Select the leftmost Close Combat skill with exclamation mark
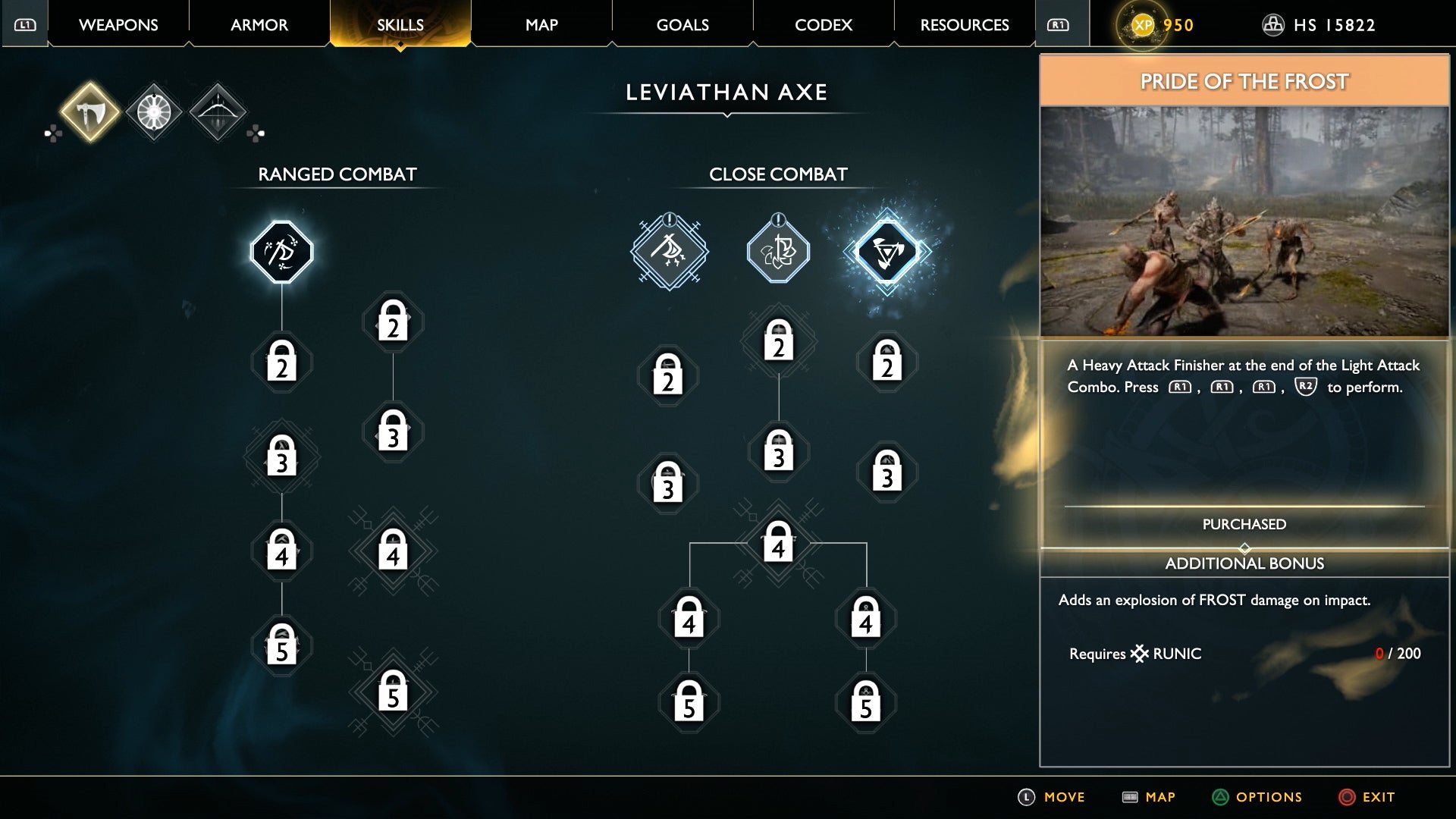 click(x=668, y=253)
